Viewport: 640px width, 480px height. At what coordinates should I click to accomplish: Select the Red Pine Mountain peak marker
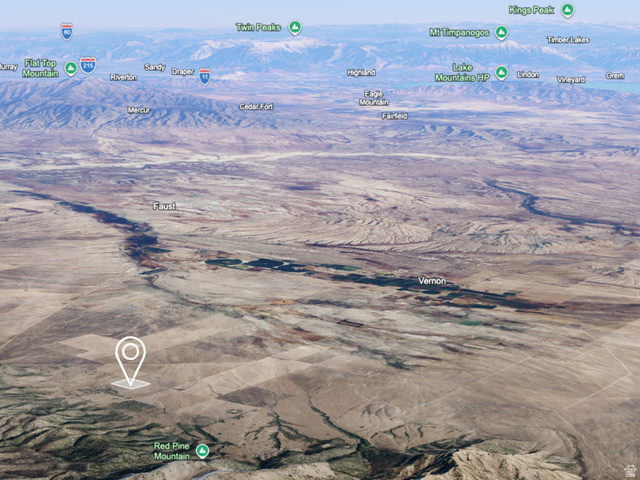pyautogui.click(x=203, y=451)
